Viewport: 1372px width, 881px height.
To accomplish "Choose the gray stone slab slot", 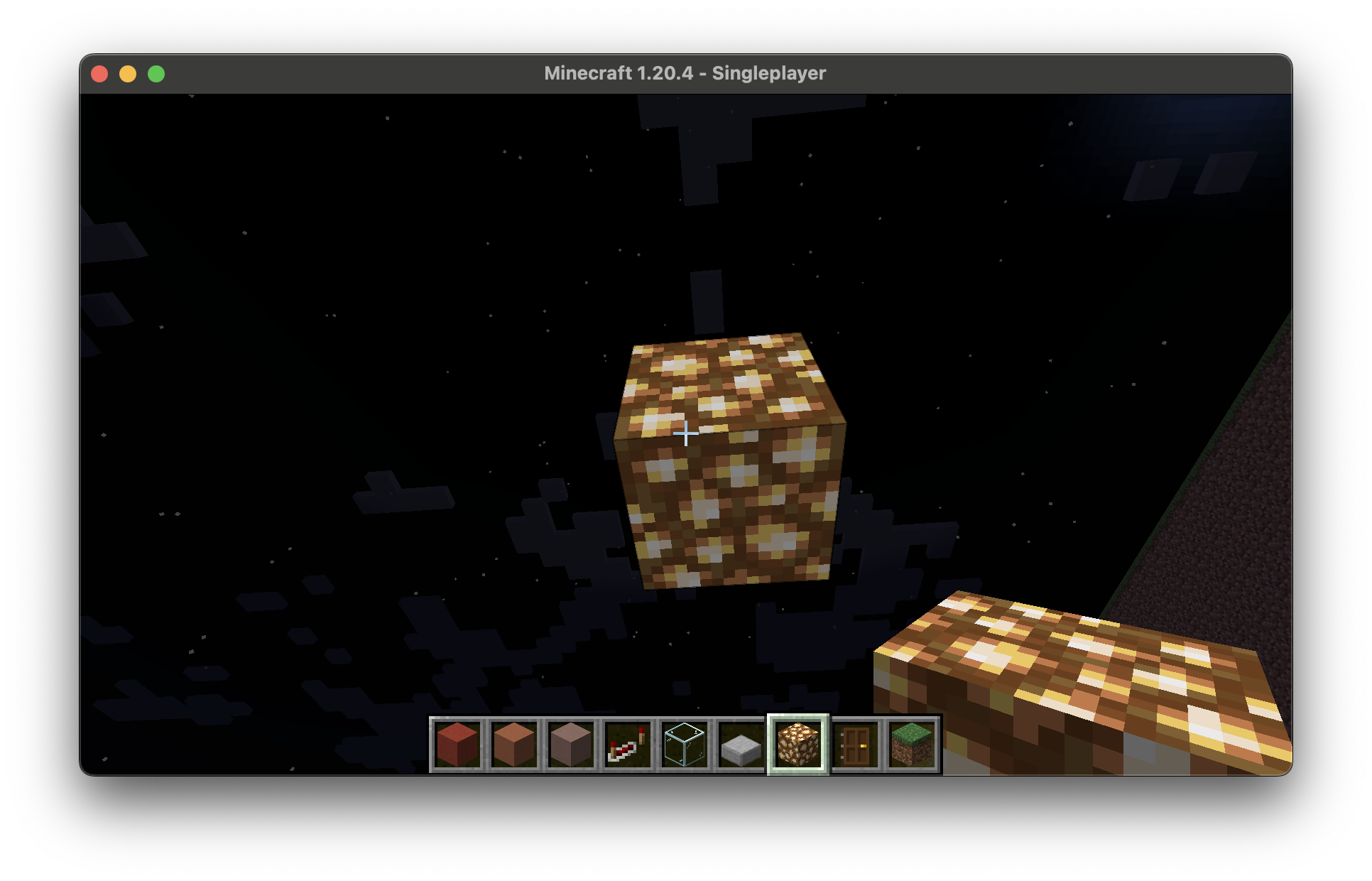I will click(741, 745).
